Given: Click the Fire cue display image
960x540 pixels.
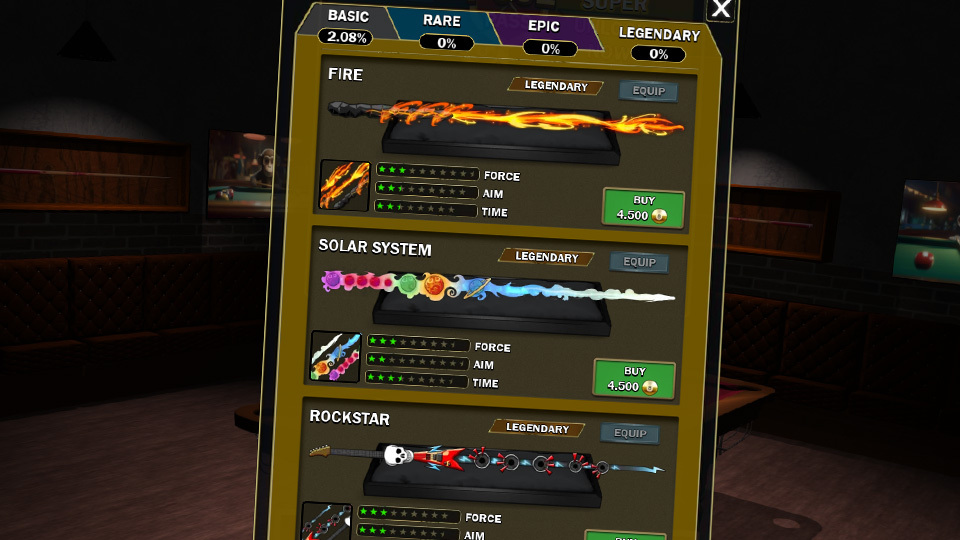Looking at the screenshot, I should pos(505,125).
